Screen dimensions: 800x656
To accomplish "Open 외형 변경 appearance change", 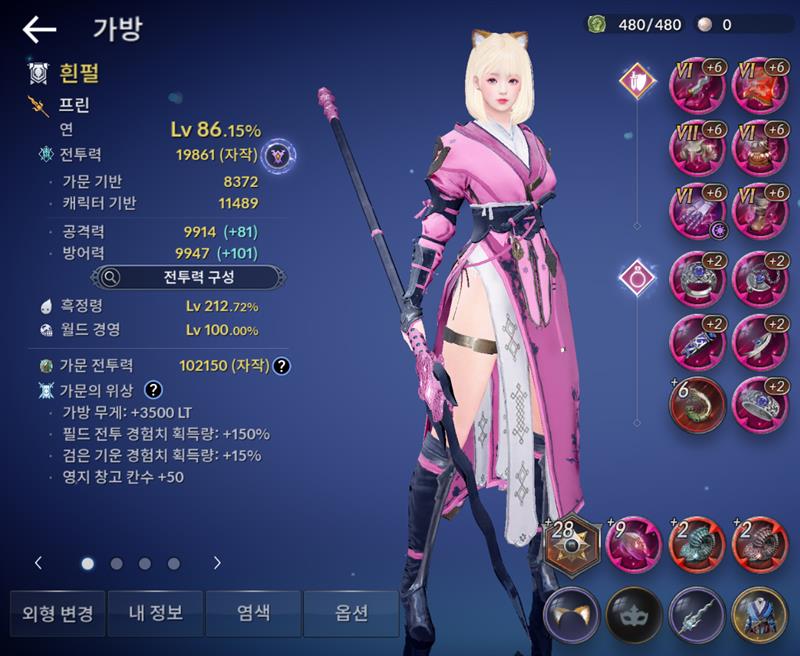I will 57,613.
